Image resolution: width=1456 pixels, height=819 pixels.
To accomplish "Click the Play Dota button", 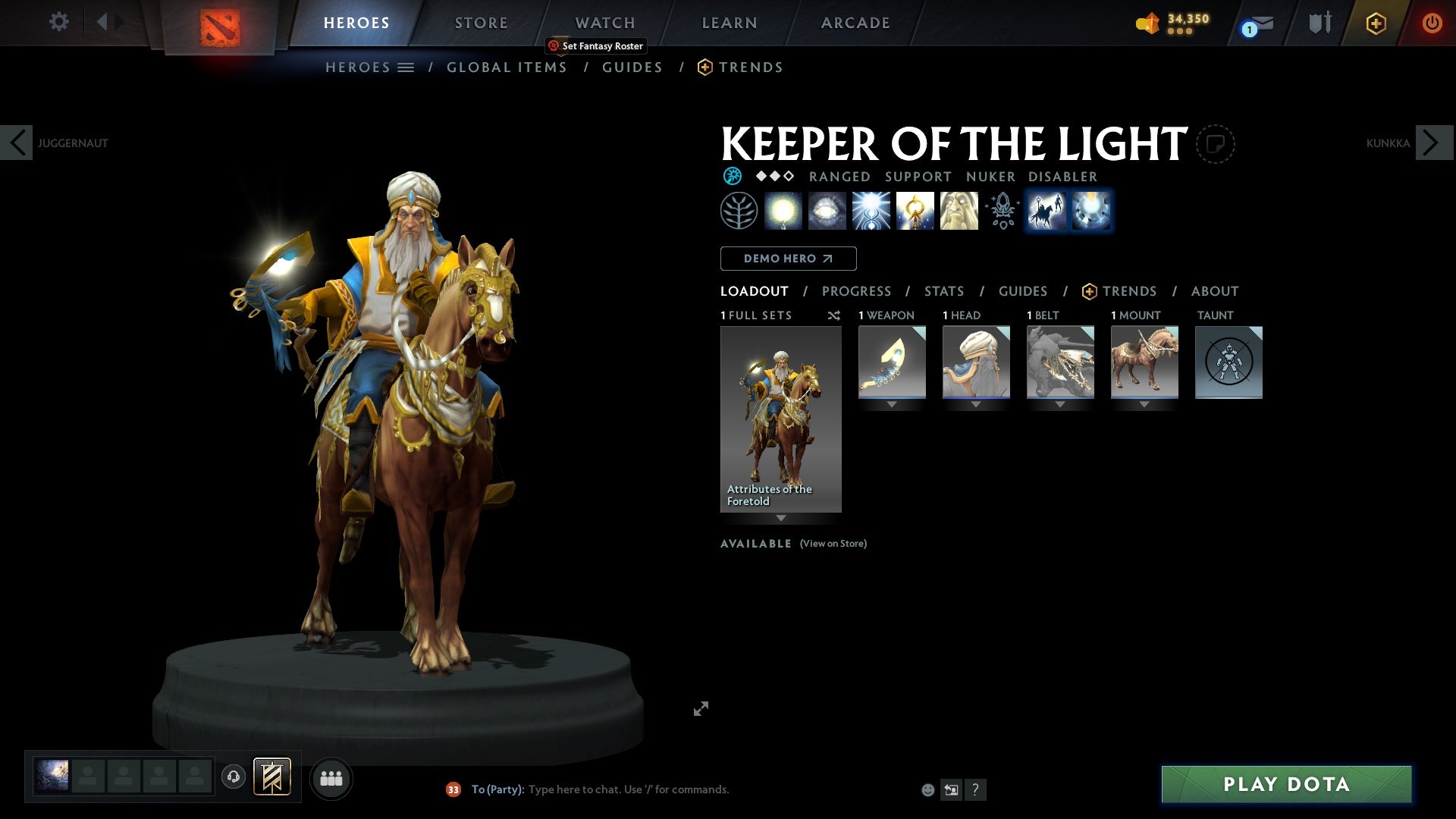I will [1286, 784].
